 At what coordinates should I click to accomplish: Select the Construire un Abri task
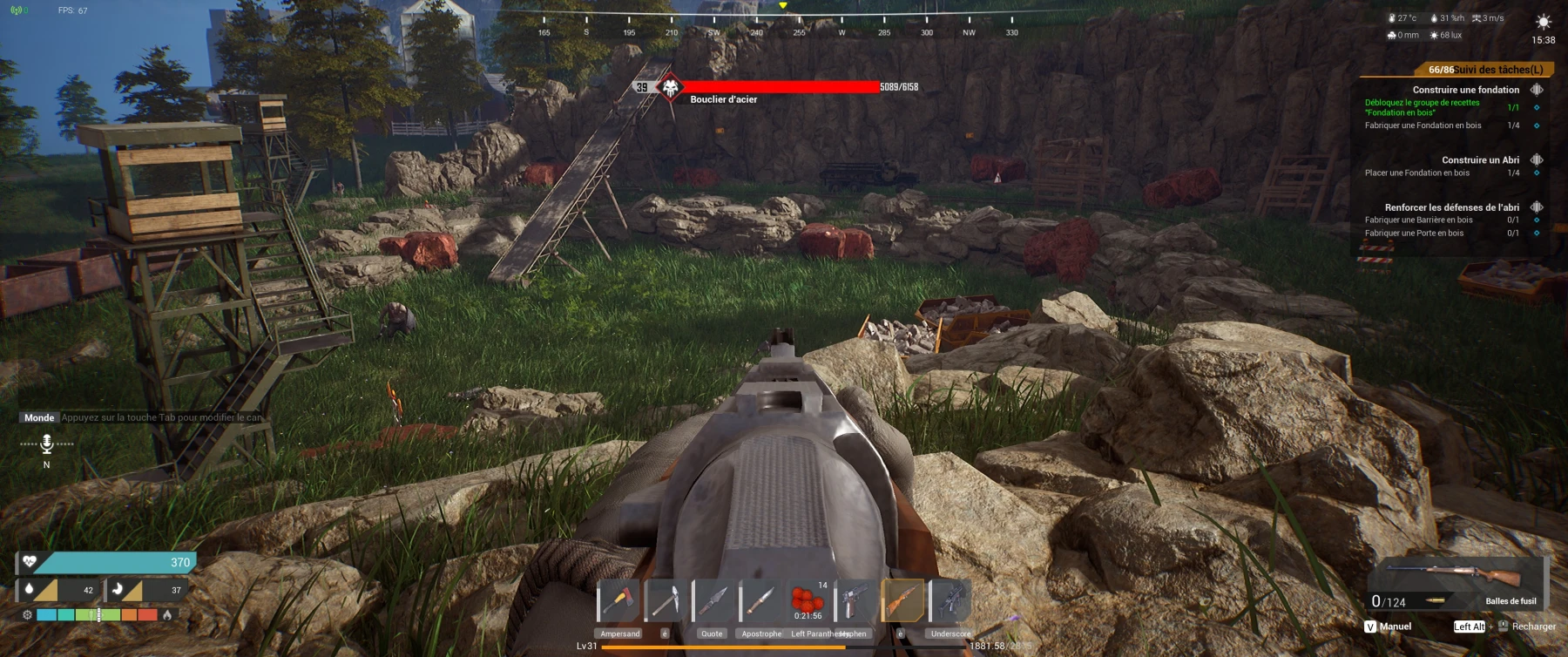(x=1479, y=160)
